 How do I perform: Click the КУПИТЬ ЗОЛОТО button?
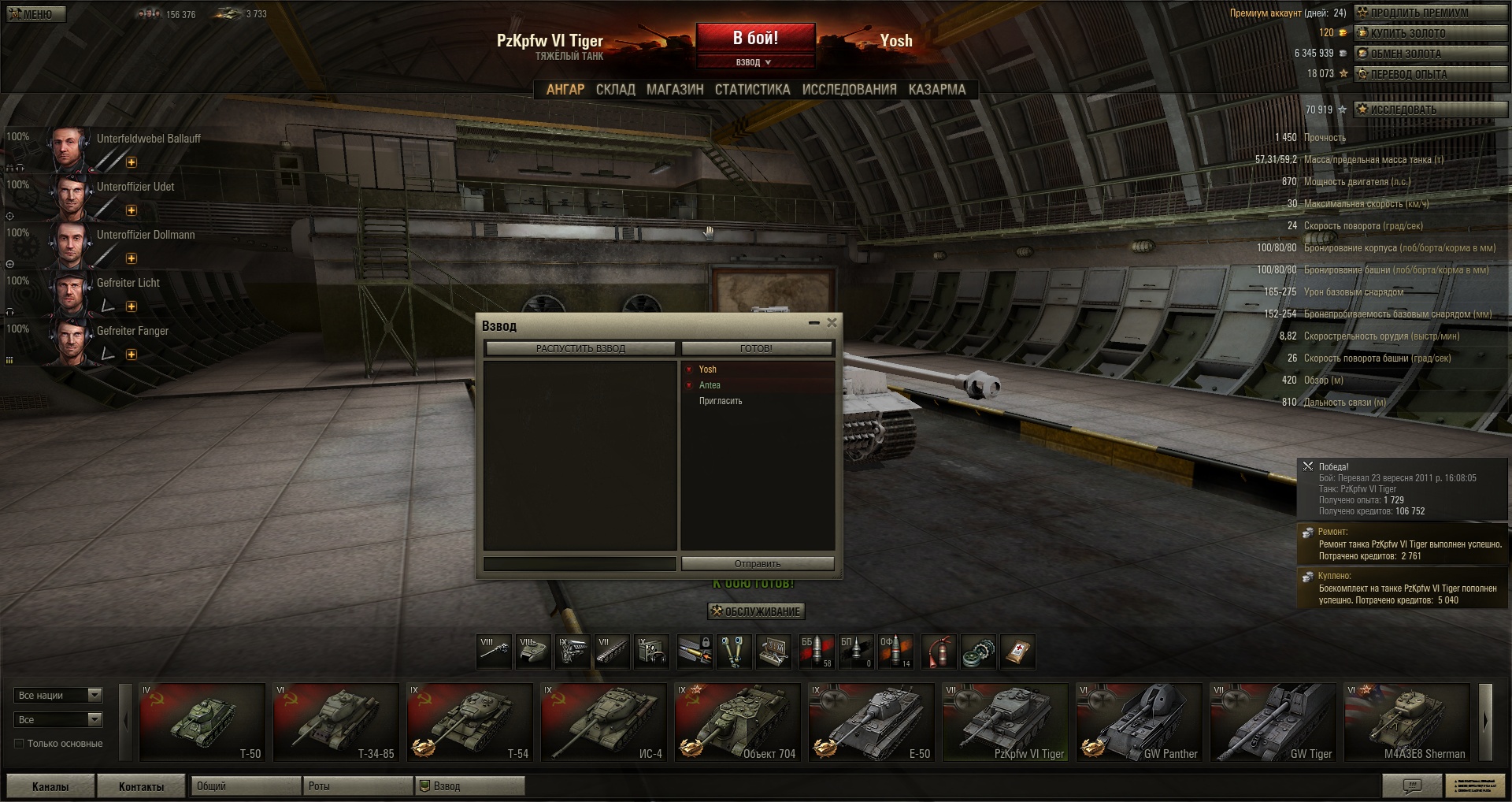click(x=1430, y=33)
